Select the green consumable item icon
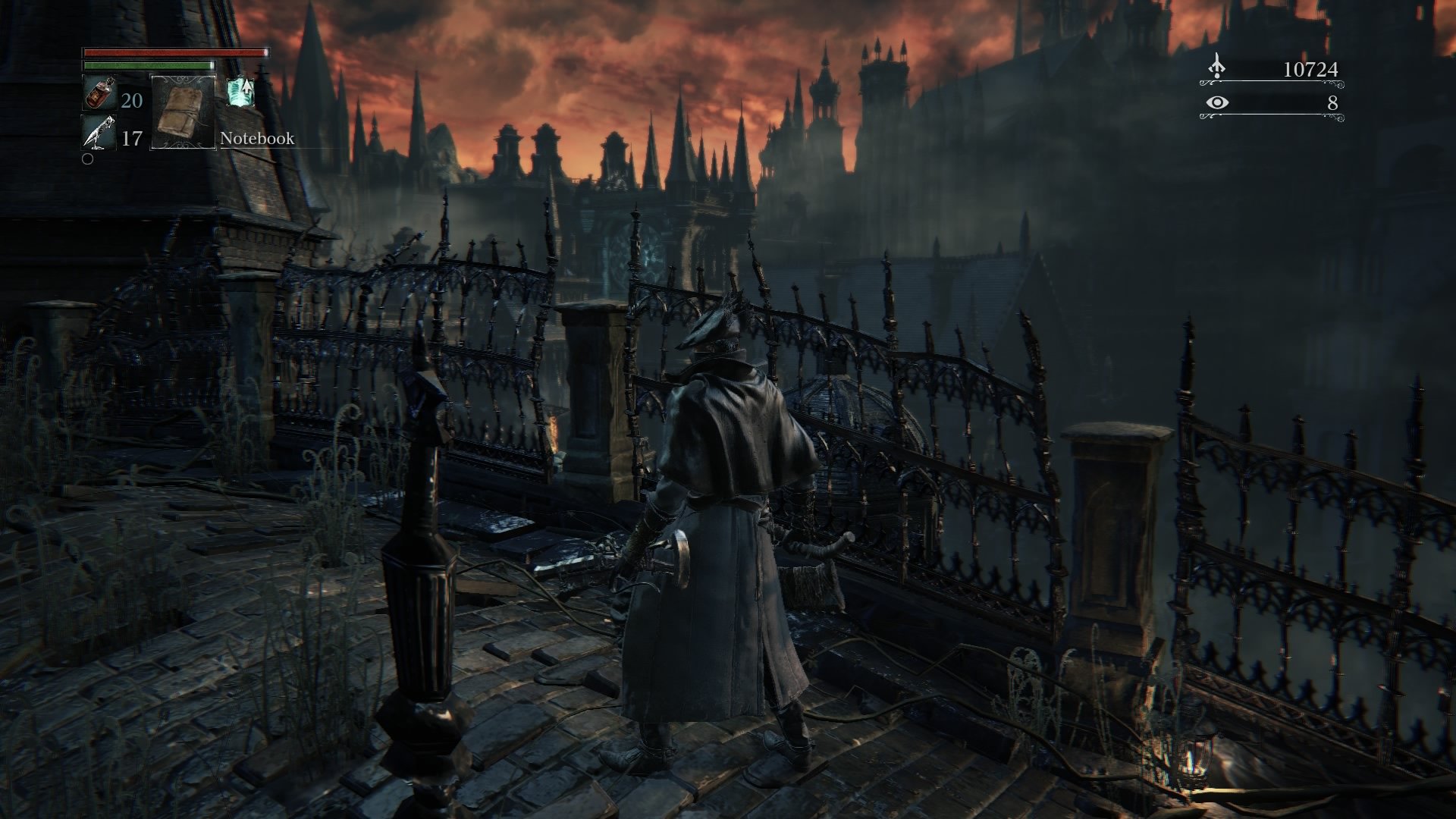The image size is (1456, 819). point(240,93)
